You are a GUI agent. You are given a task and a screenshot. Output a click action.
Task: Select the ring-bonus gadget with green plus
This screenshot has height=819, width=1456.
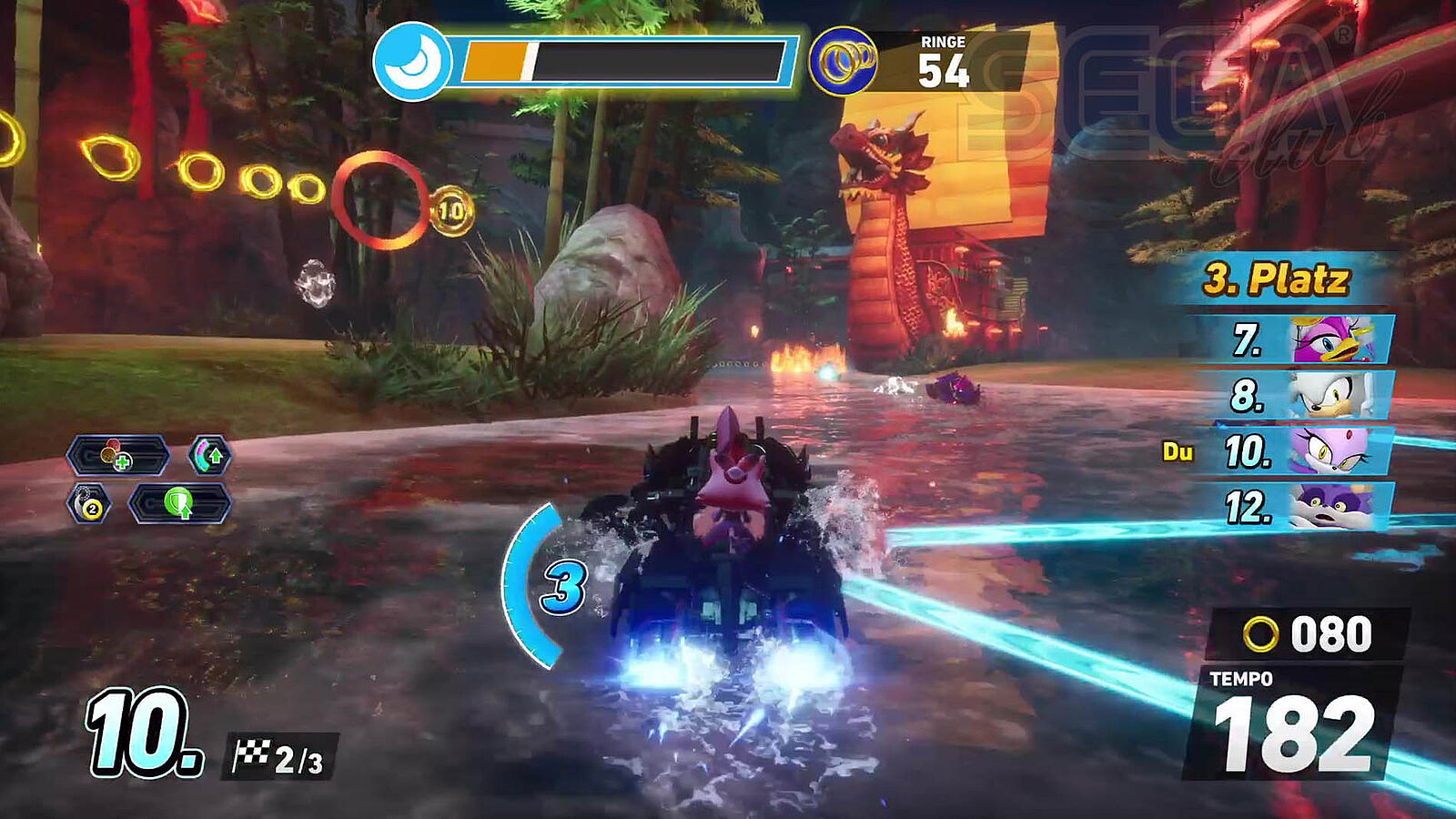[117, 455]
